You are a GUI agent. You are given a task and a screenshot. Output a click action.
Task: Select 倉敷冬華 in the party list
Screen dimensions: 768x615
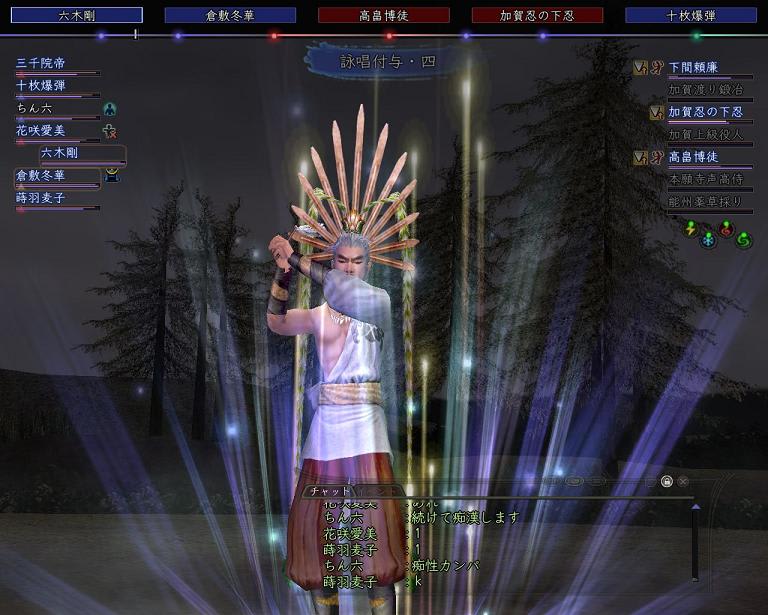tap(41, 175)
